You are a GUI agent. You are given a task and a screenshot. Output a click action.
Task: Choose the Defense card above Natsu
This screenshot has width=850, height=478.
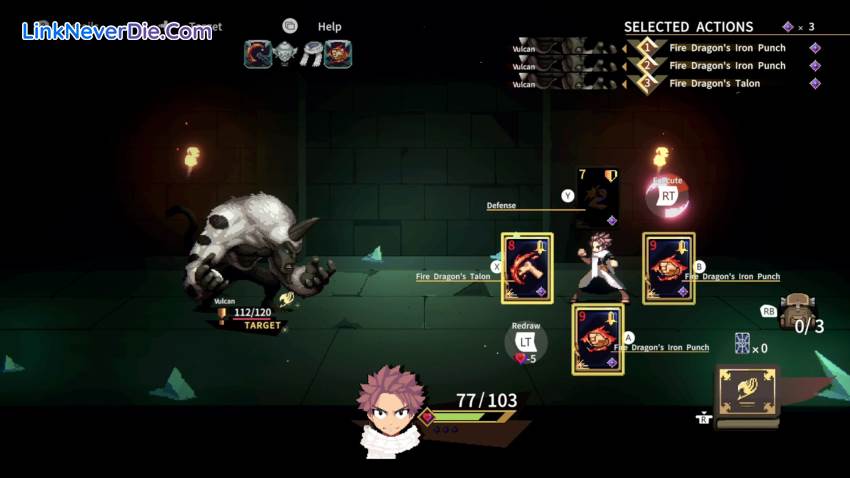click(597, 197)
